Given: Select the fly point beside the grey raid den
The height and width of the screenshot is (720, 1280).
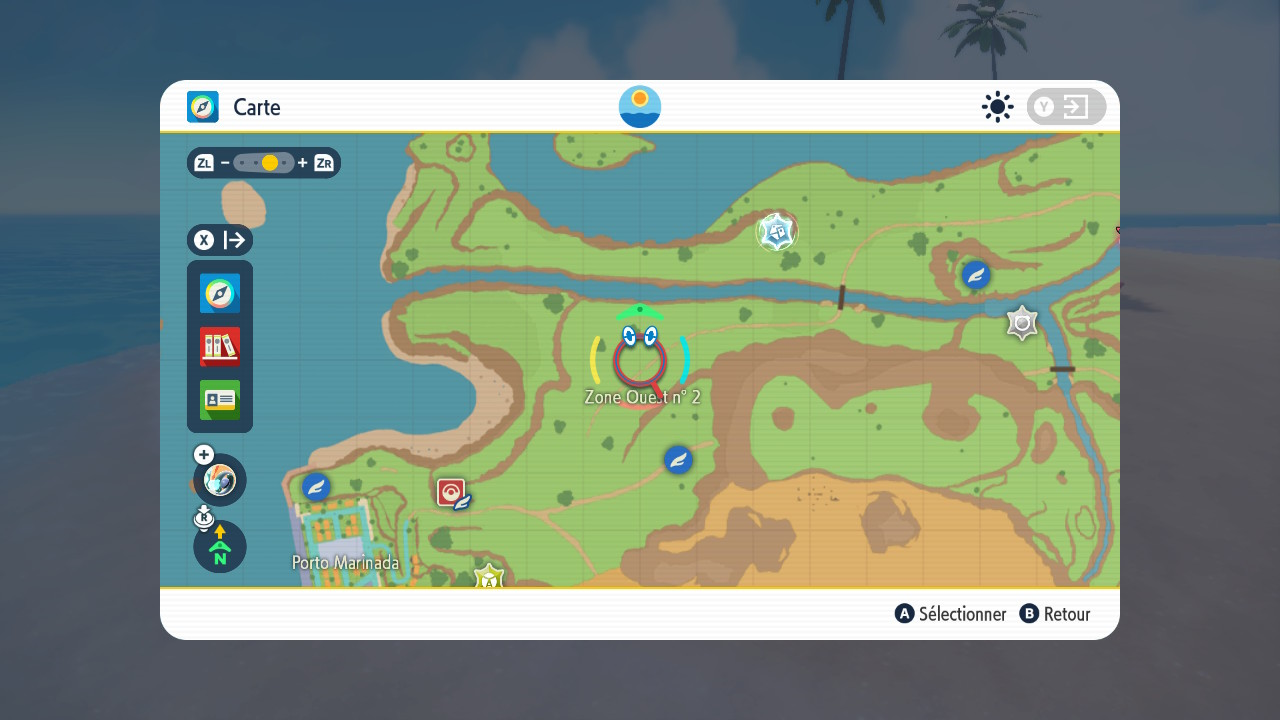Looking at the screenshot, I should 976,274.
